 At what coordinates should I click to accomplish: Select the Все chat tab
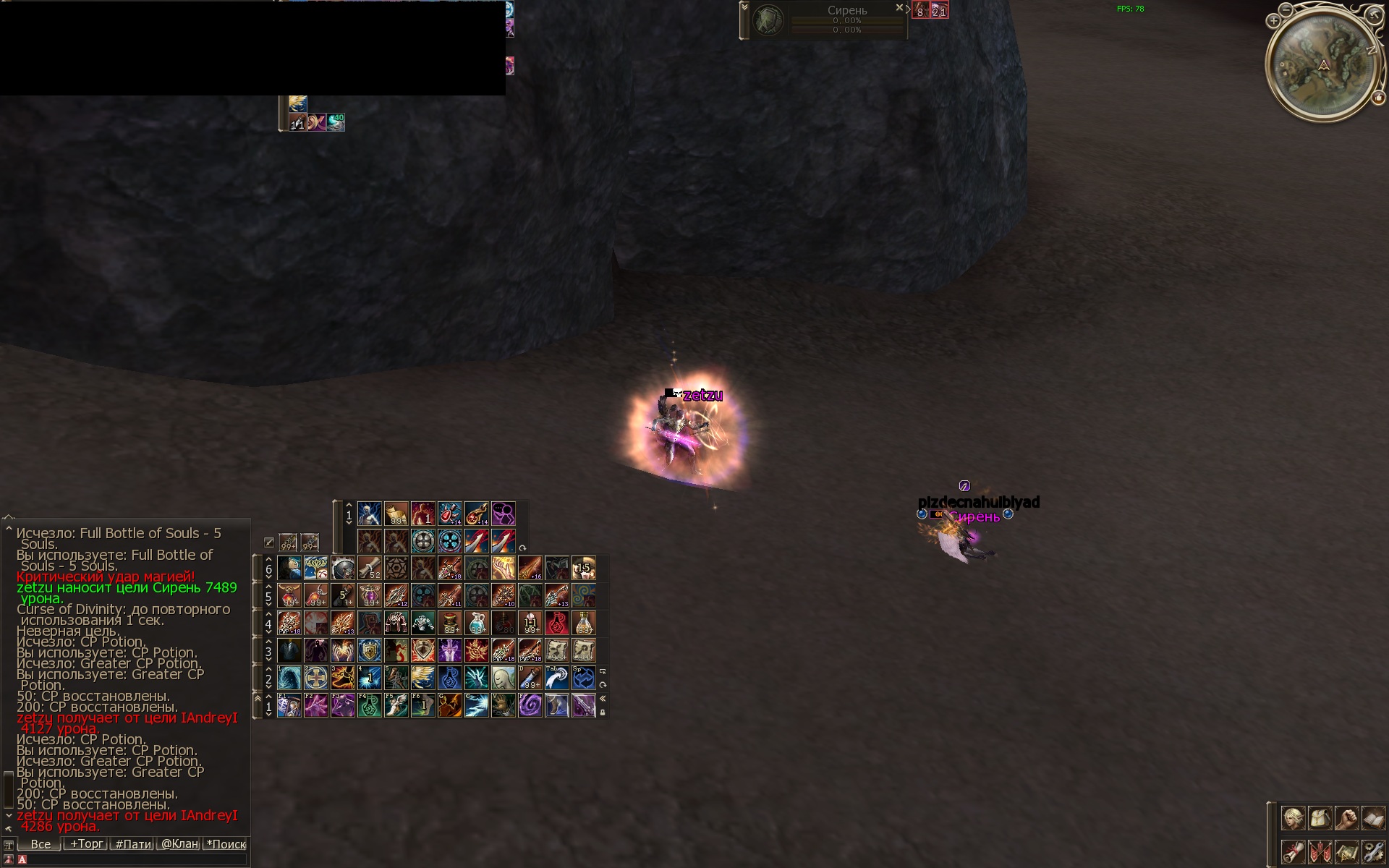(x=41, y=843)
